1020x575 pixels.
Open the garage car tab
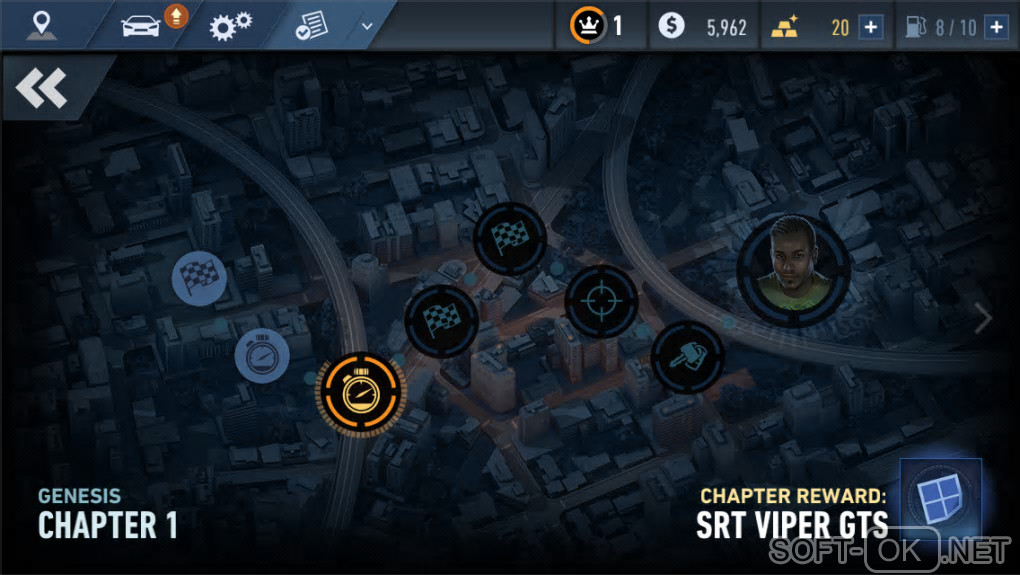tap(143, 25)
